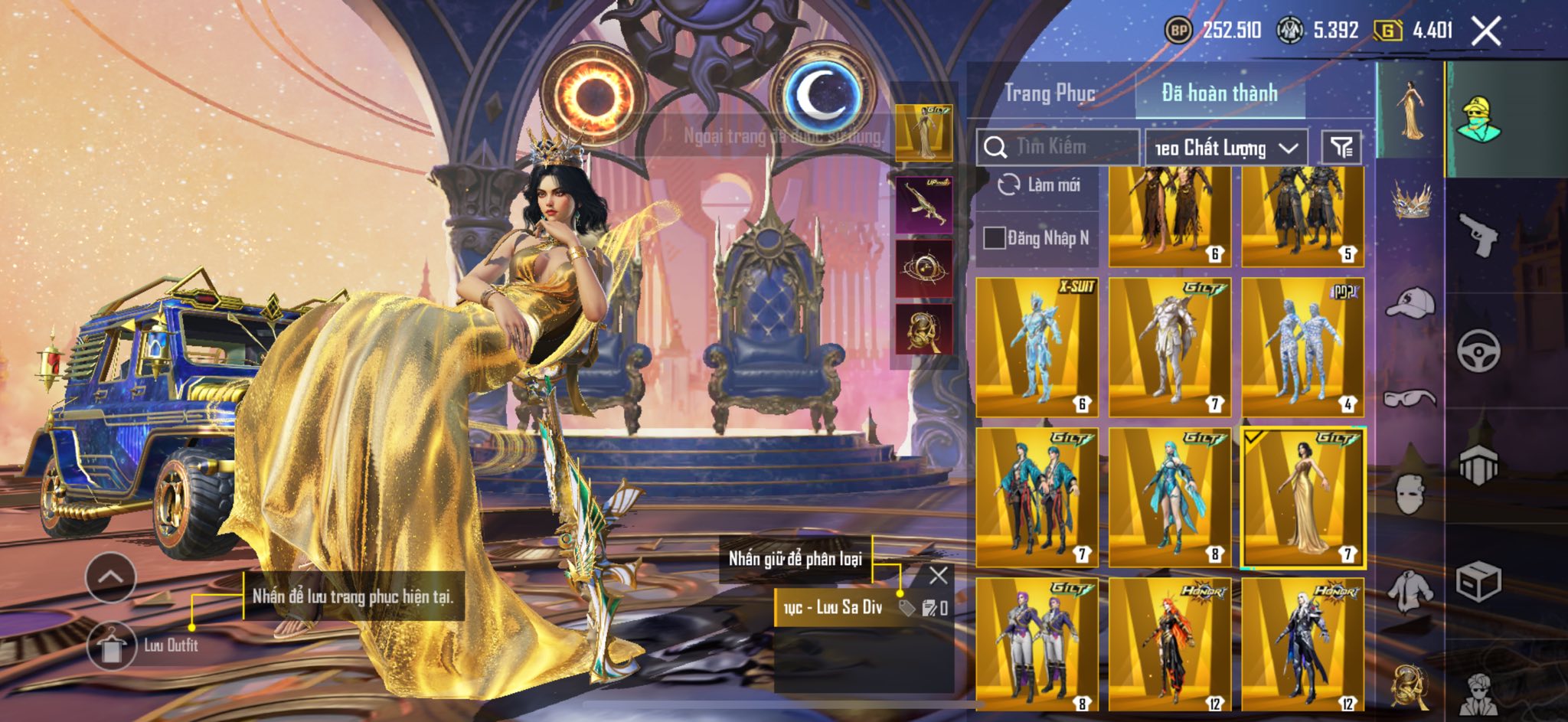
Task: Open the pistol weapons category
Action: coord(1478,234)
